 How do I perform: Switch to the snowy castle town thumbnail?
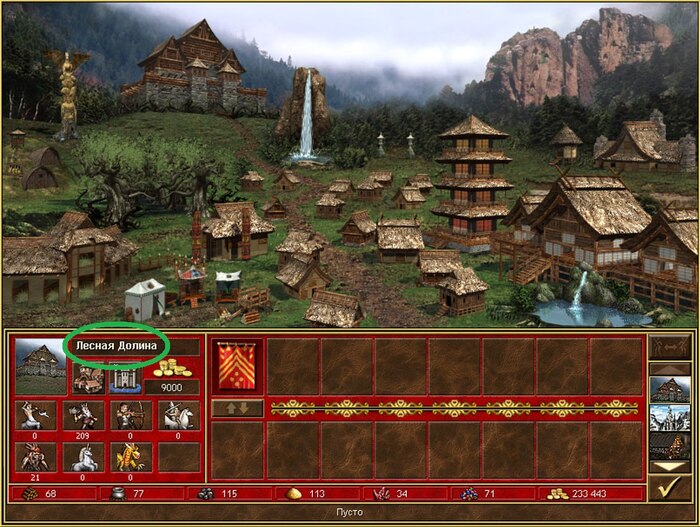click(668, 417)
